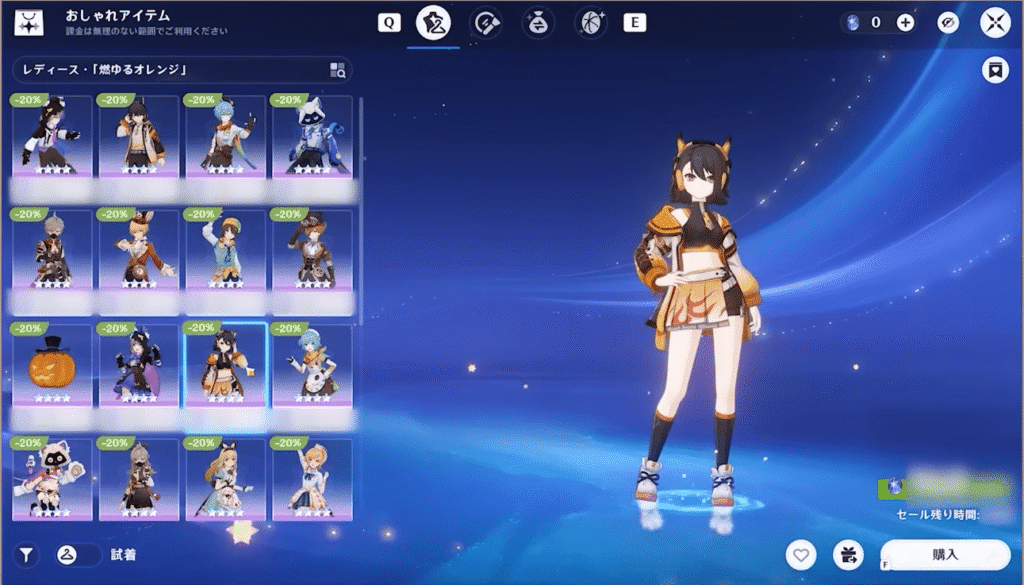Choose the blue-haired maid outfit holding a pan

pyautogui.click(x=312, y=364)
